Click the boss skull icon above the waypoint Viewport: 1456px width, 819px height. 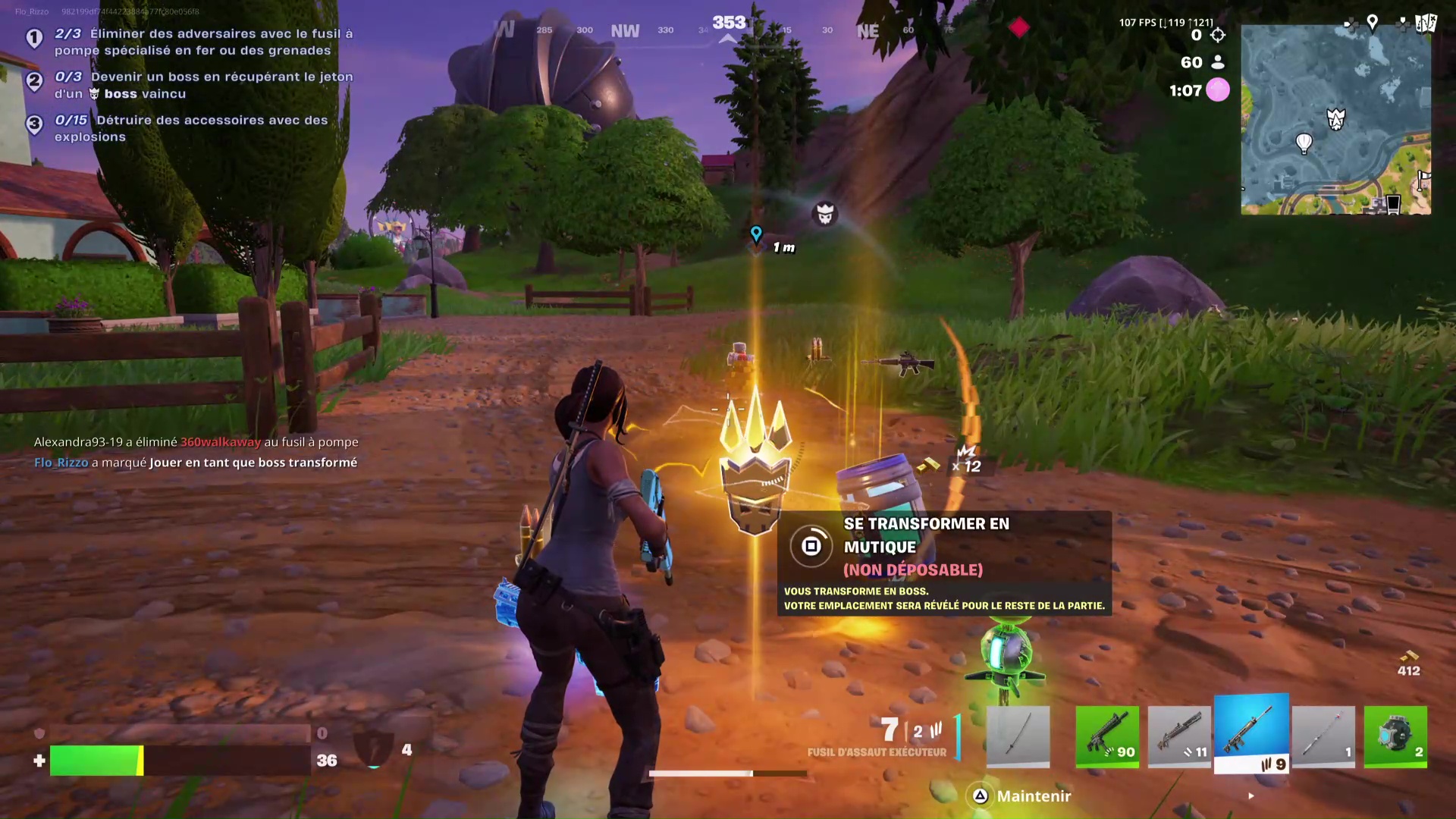click(825, 215)
